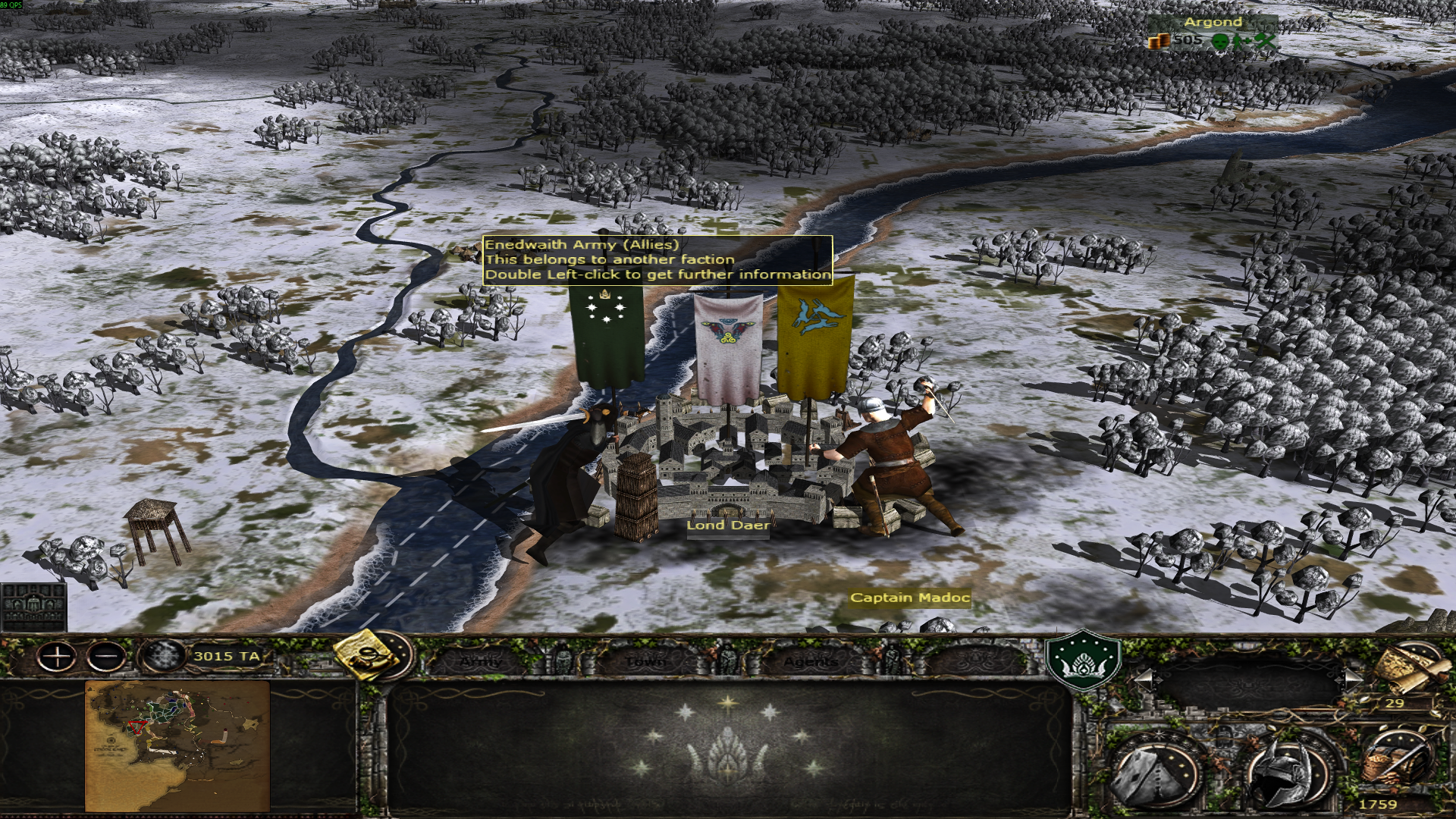The height and width of the screenshot is (819, 1456).
Task: Switch to the Town tab
Action: 645,661
